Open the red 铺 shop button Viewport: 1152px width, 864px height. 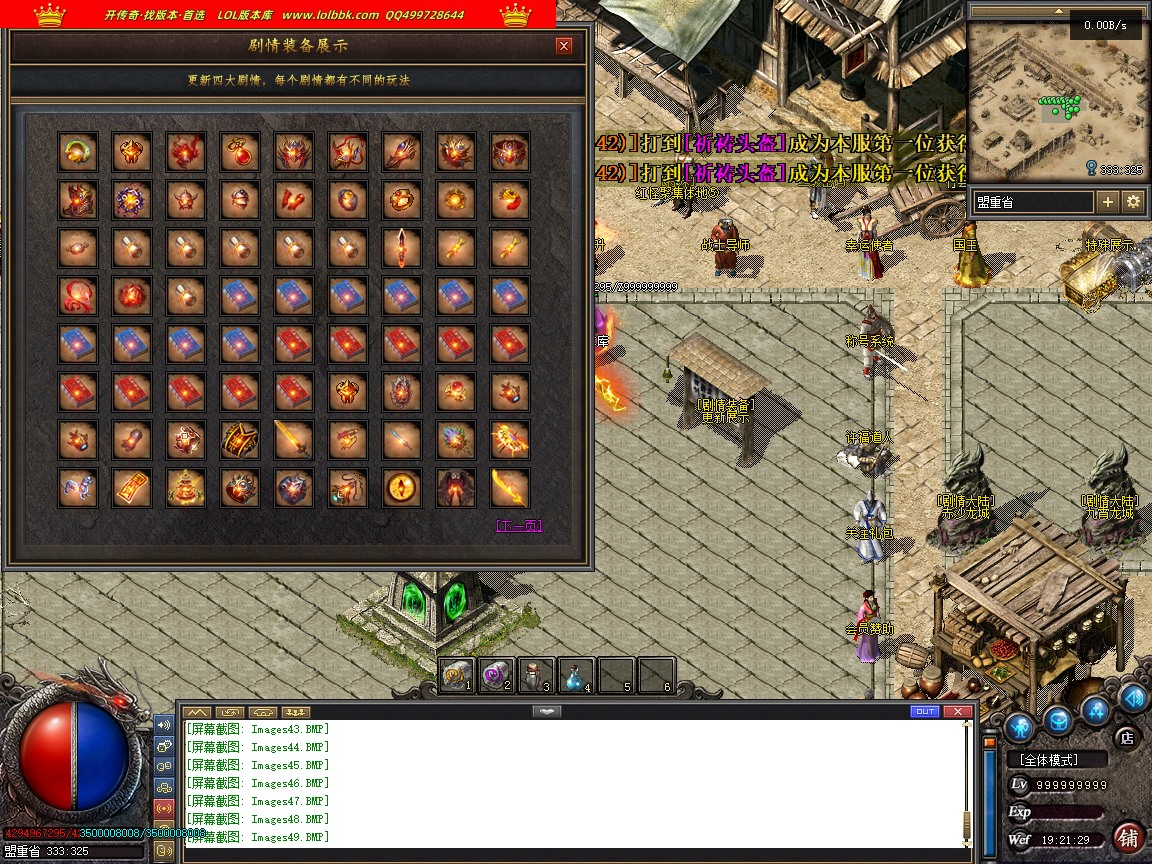coord(1128,837)
